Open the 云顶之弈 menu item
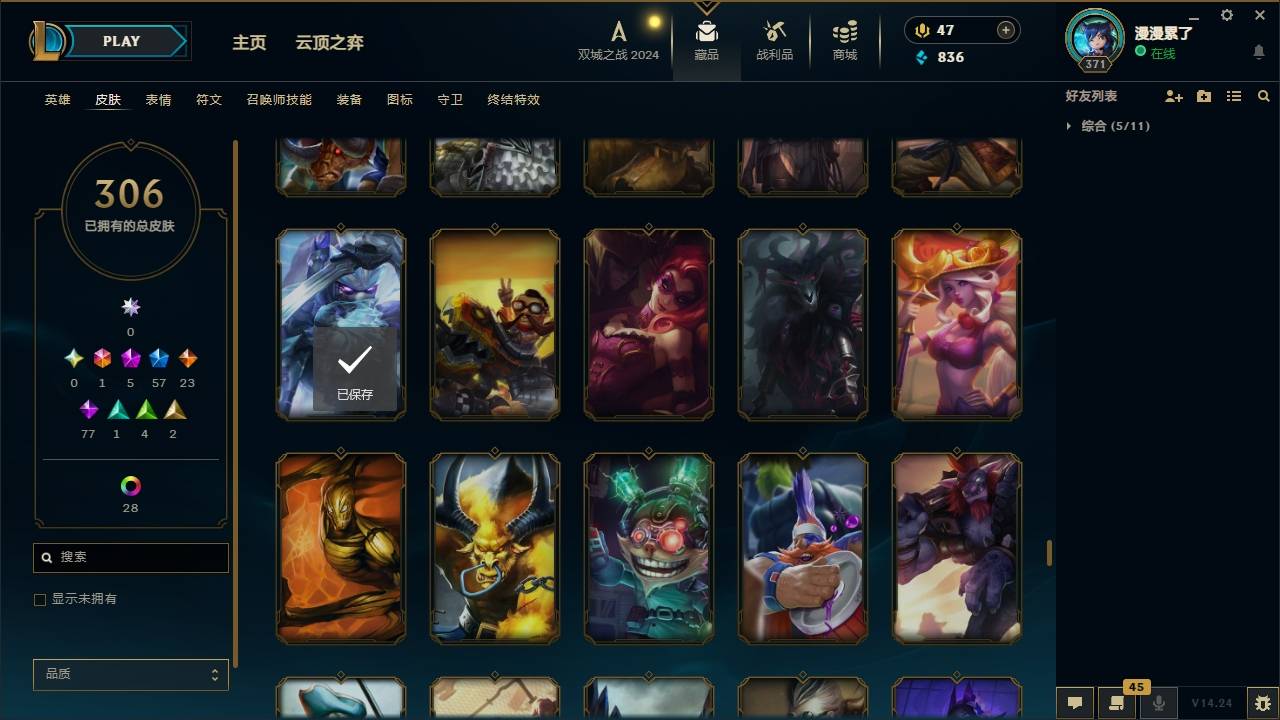This screenshot has width=1280, height=720. [x=330, y=42]
